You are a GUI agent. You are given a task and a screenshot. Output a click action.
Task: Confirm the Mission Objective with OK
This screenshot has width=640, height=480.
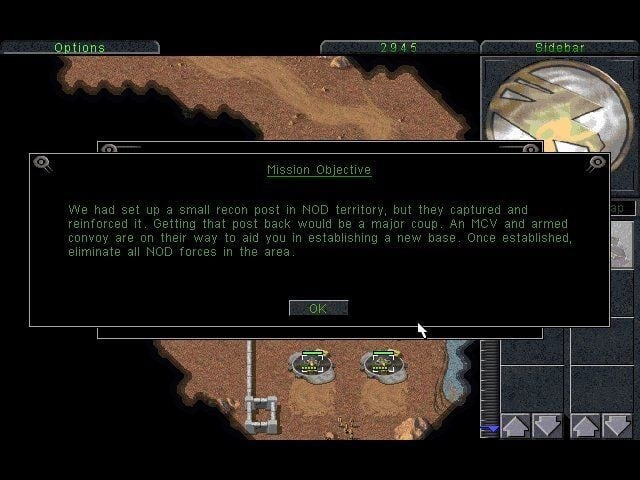click(318, 308)
